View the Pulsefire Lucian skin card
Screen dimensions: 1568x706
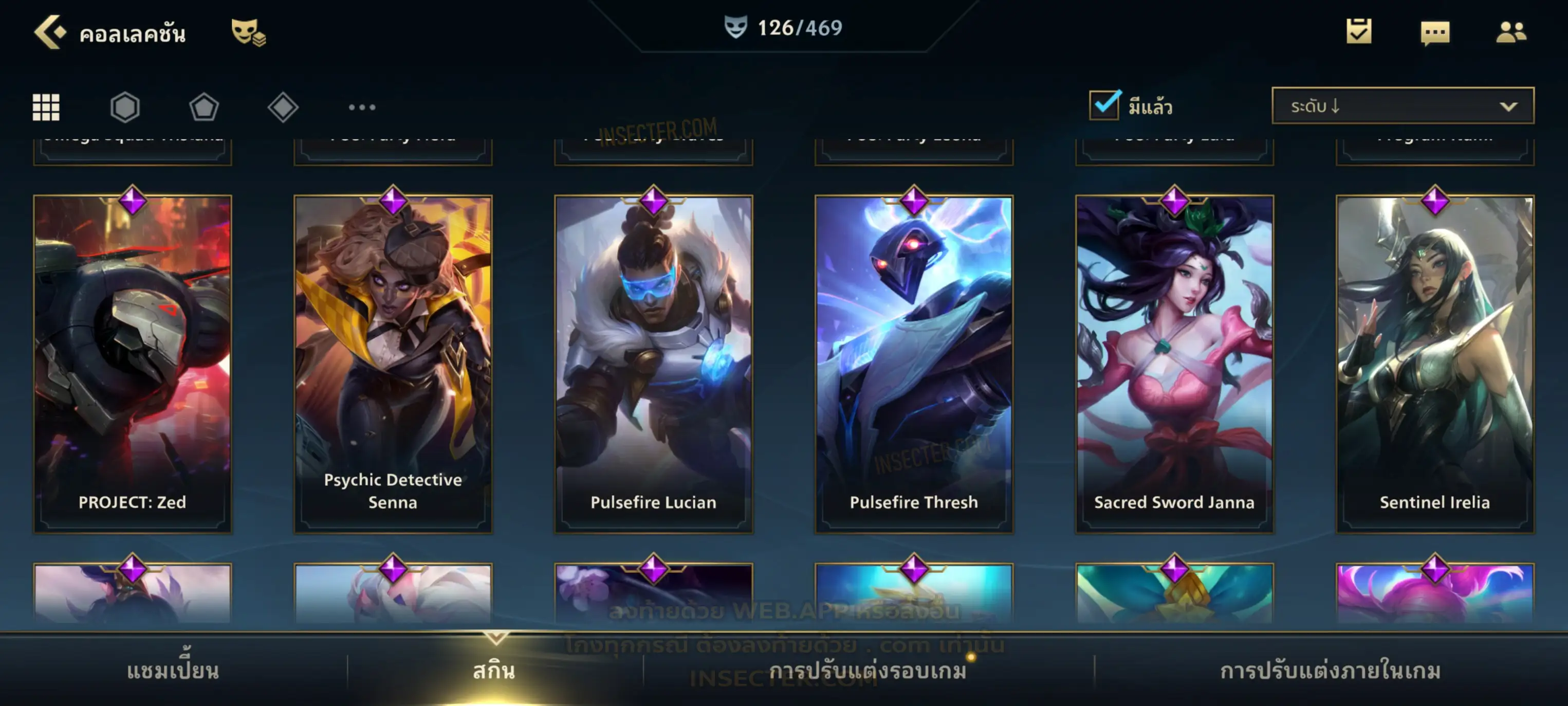point(653,364)
